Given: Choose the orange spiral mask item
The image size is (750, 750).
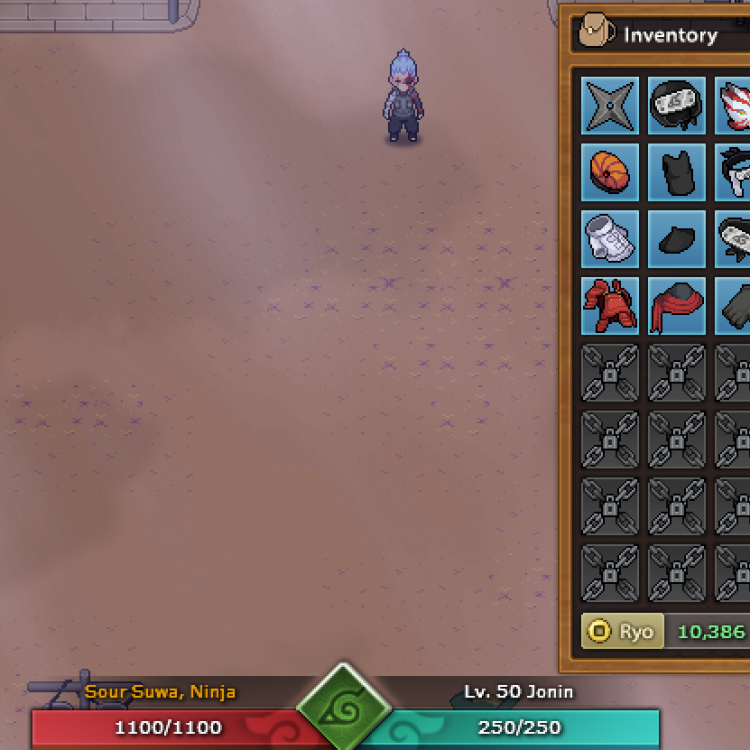Looking at the screenshot, I should click(x=610, y=172).
